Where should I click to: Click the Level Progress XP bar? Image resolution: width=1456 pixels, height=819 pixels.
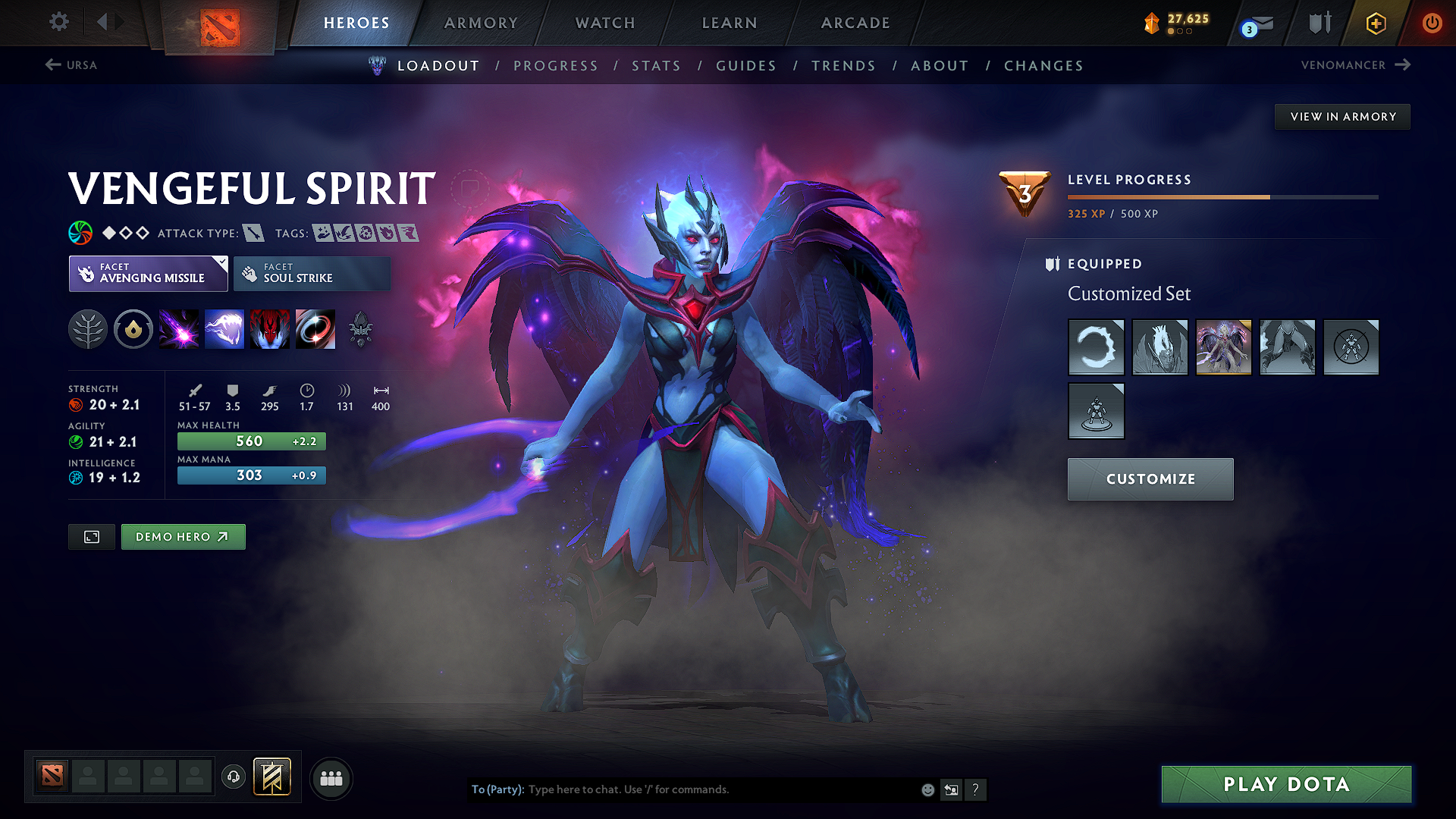click(1222, 196)
